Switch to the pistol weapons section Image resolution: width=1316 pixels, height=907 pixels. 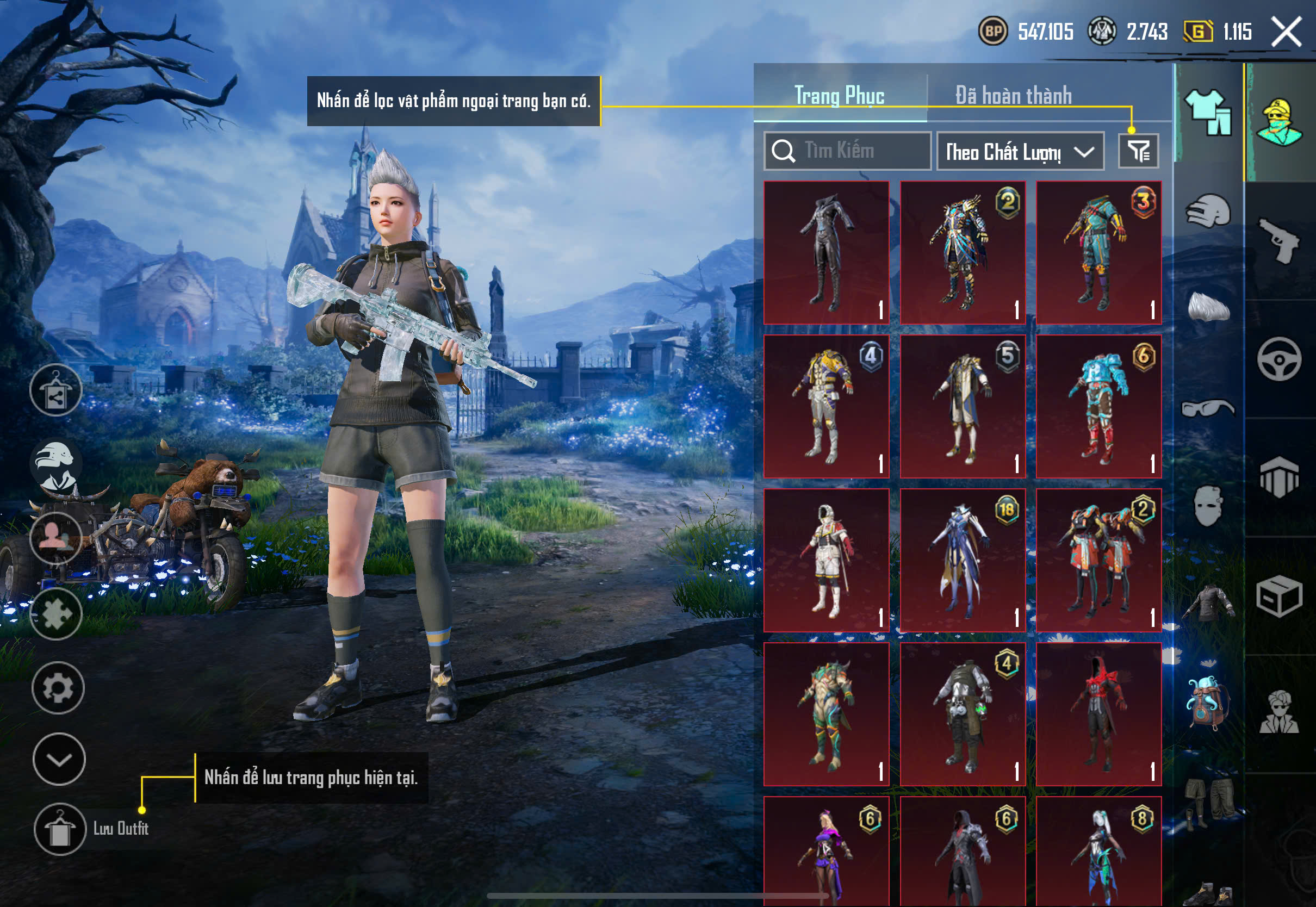[1280, 240]
